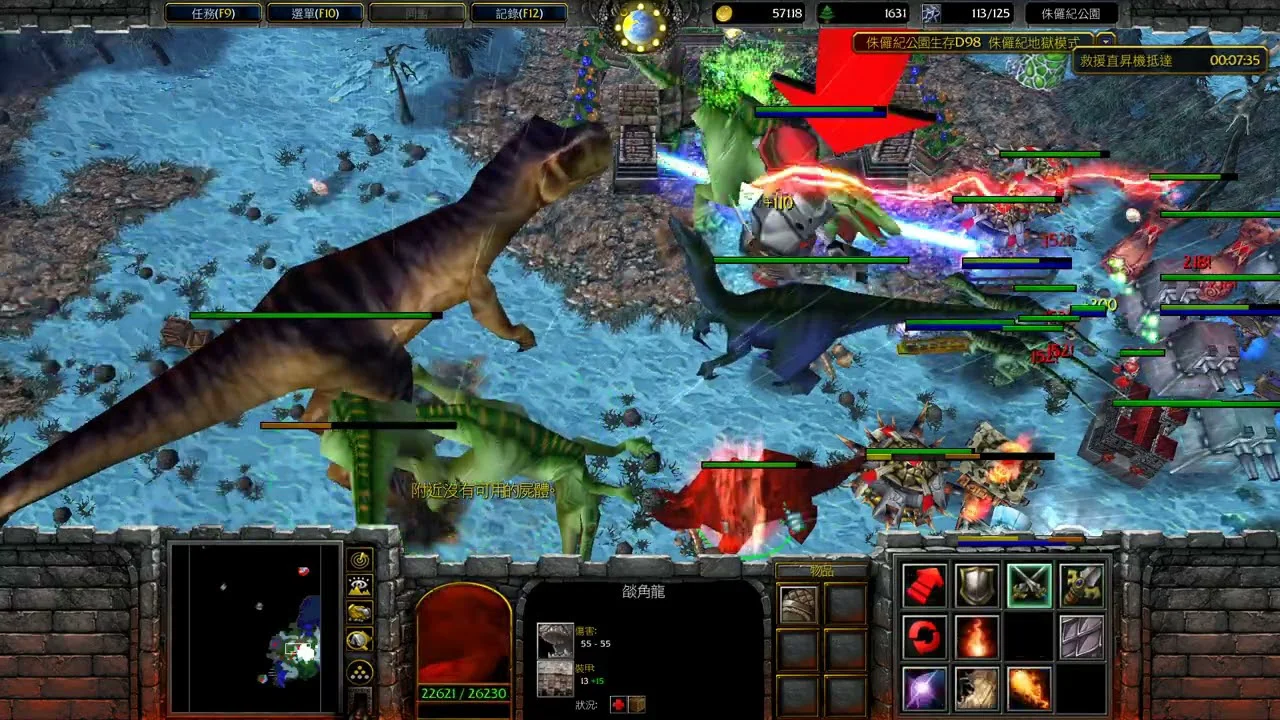Screen dimensions: 1280x720
Task: Open the 選單 (F10) game menu
Action: click(315, 13)
